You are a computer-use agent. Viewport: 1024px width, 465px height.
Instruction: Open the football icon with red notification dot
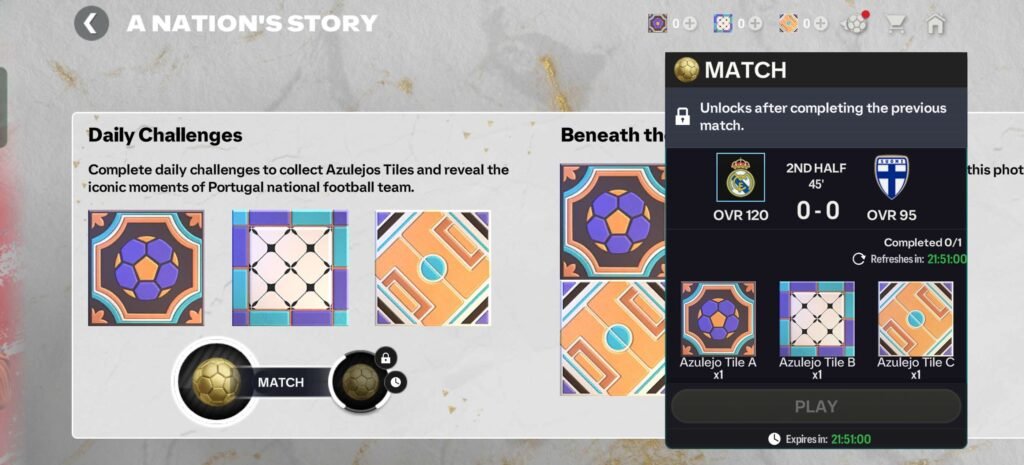click(855, 23)
